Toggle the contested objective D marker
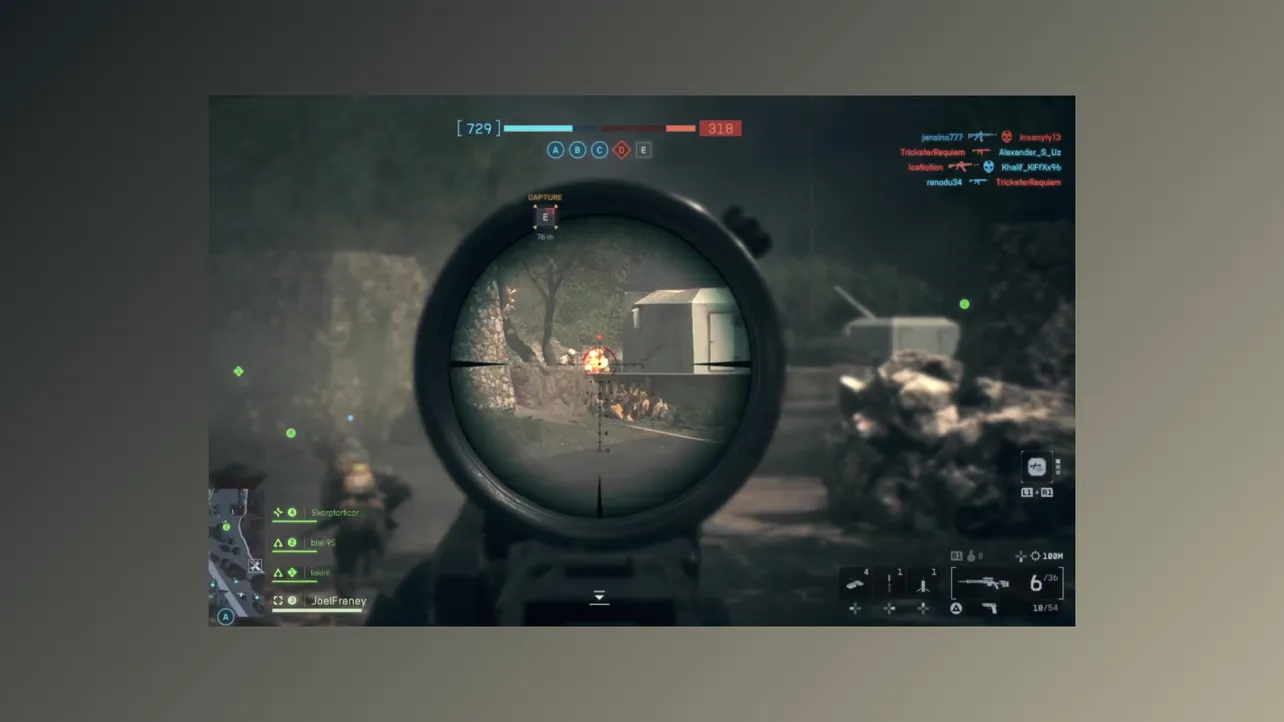Viewport: 1284px width, 722px height. [621, 149]
